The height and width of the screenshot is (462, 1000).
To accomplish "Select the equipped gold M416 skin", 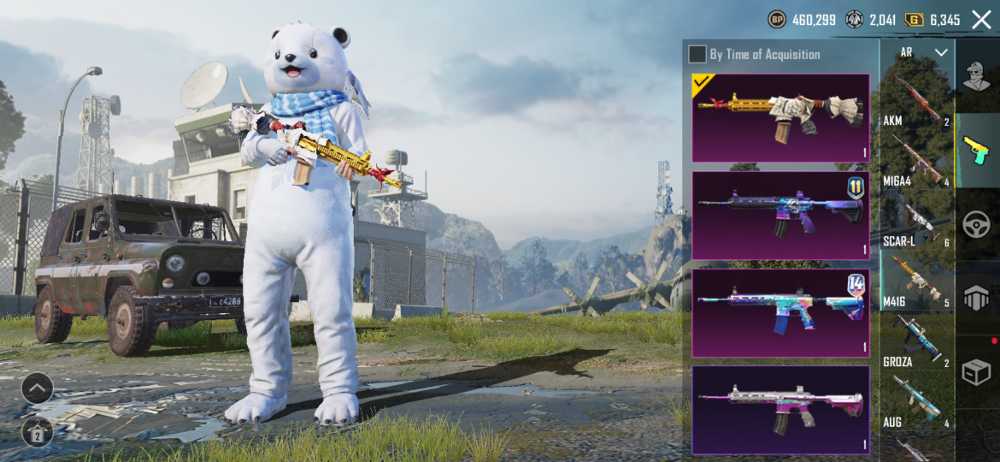I will point(781,117).
